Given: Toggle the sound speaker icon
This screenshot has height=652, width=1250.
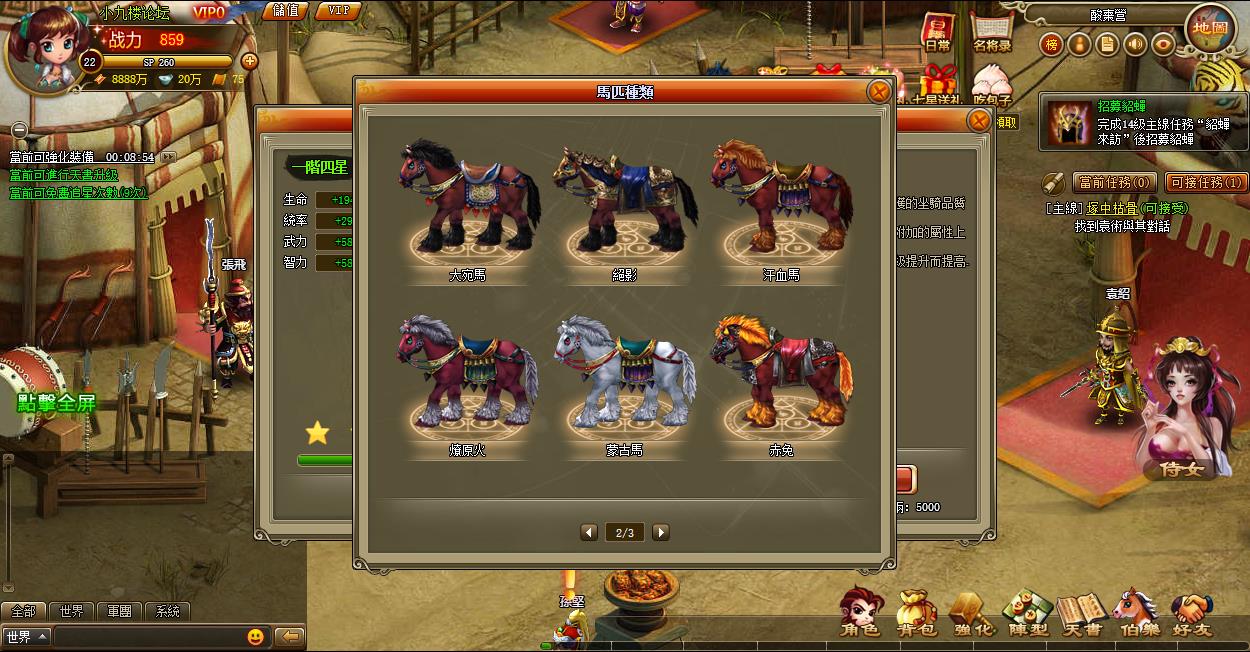Looking at the screenshot, I should click(1135, 44).
